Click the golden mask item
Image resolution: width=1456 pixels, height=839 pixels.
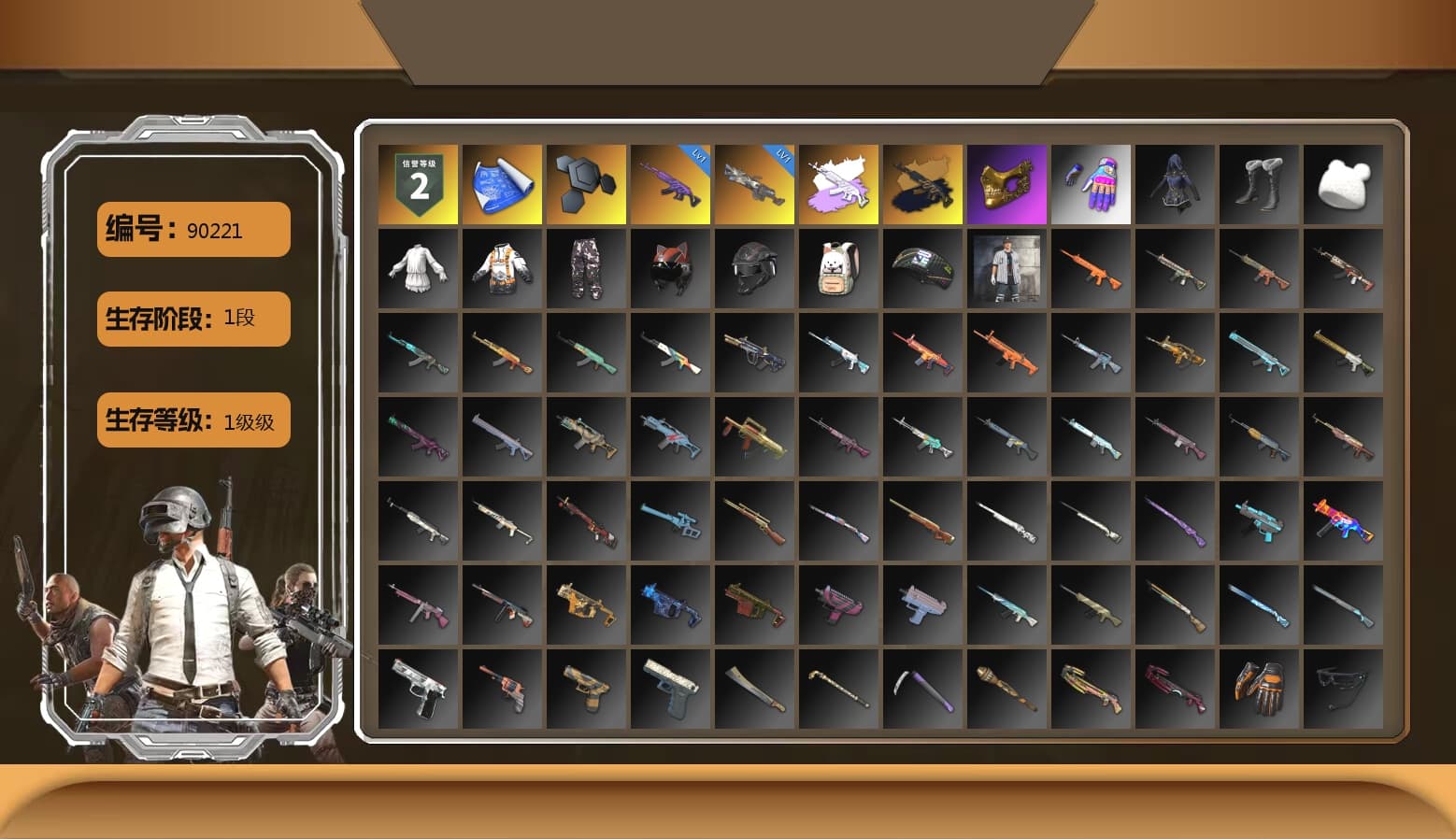pyautogui.click(x=1006, y=183)
